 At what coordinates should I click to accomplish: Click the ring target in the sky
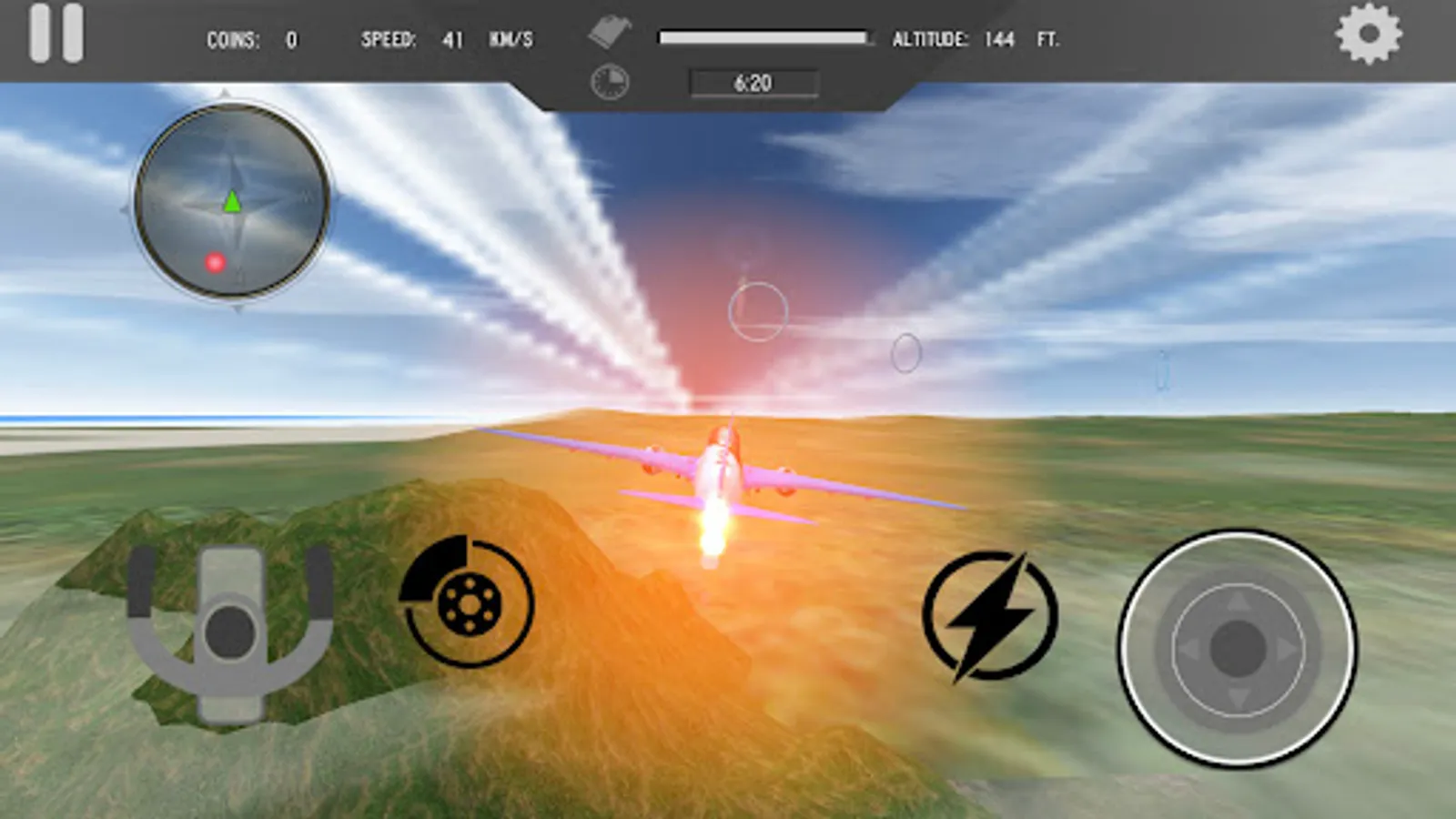pos(758,309)
